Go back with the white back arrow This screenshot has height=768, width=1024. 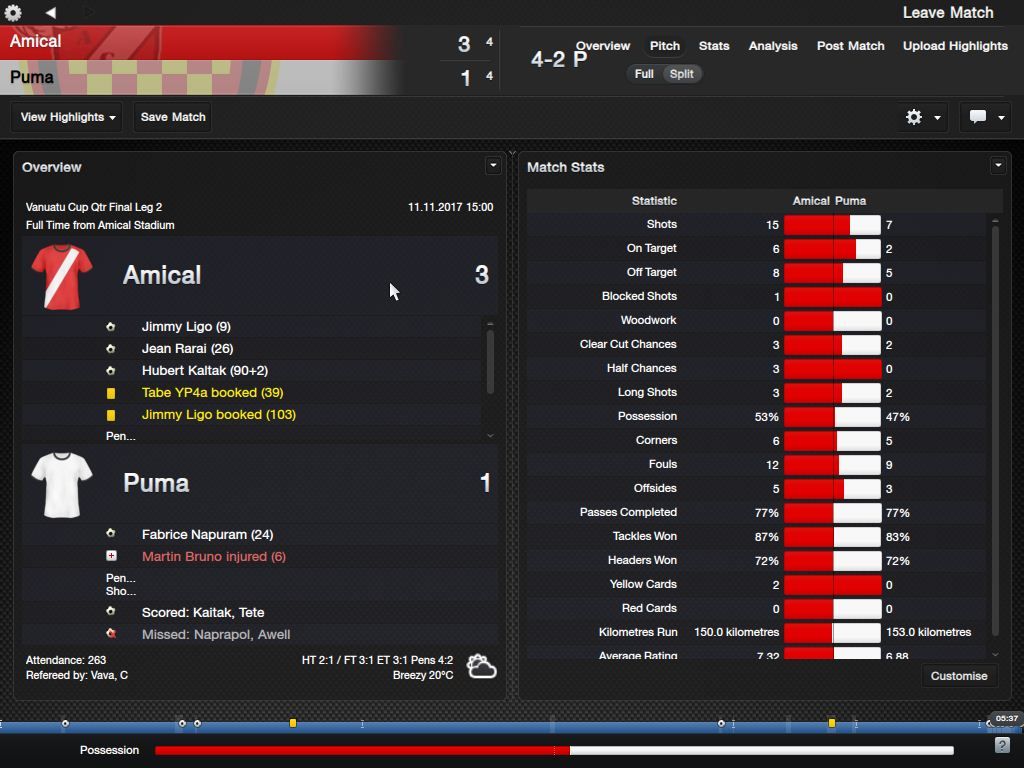click(x=50, y=13)
